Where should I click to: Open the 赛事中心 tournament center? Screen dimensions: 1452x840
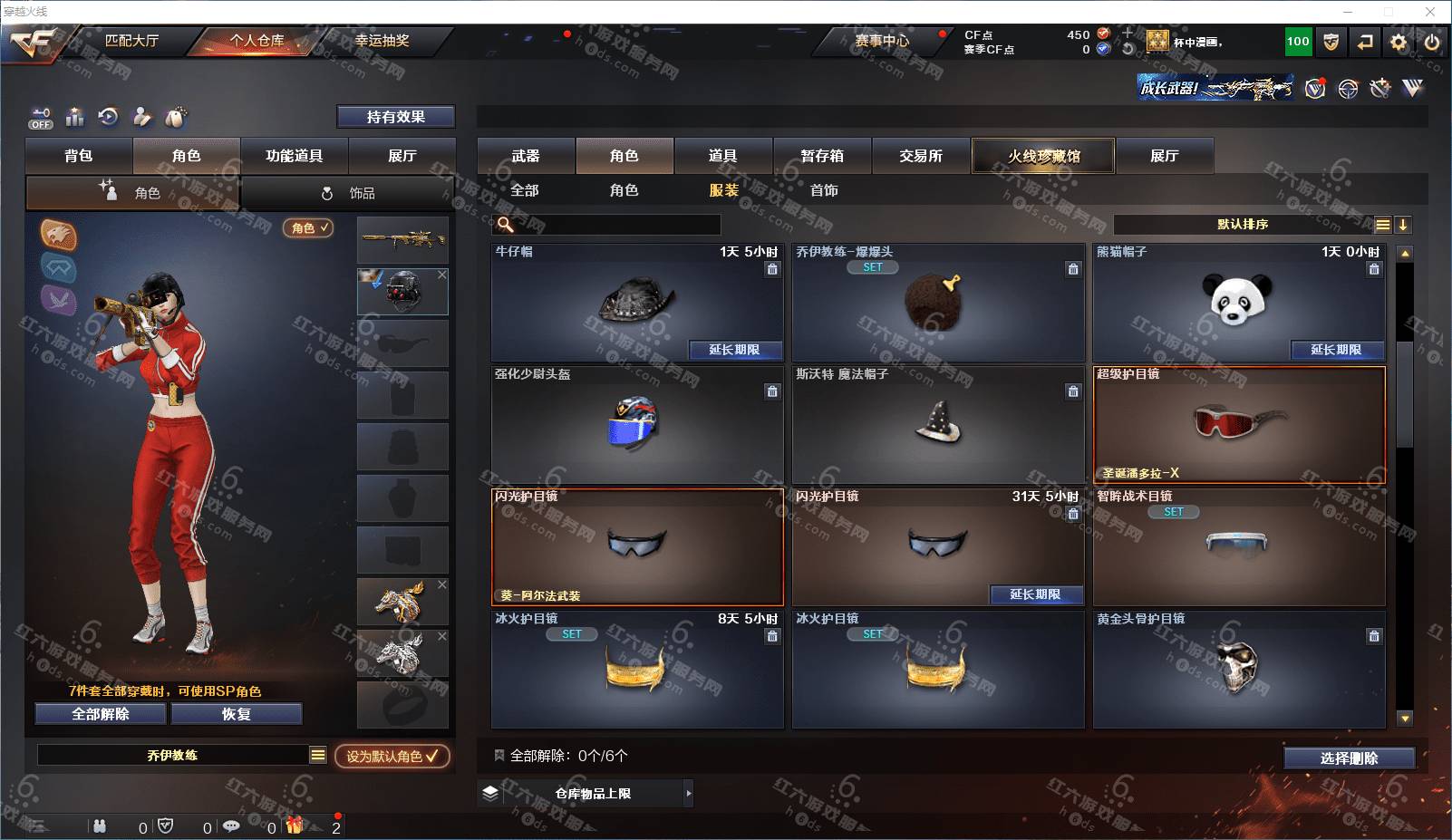(x=881, y=41)
